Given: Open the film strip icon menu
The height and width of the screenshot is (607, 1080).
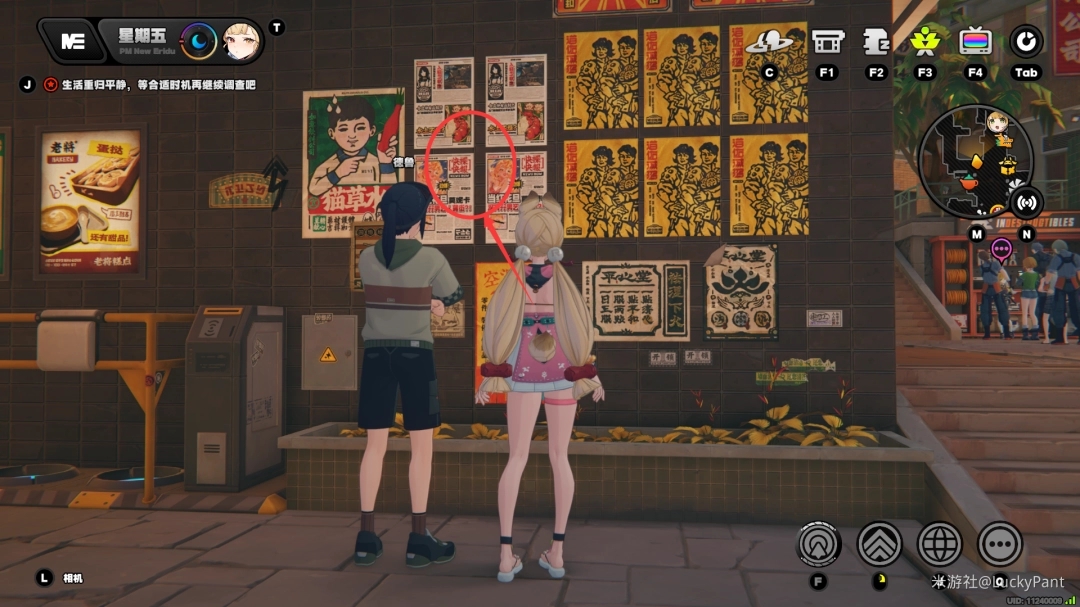Looking at the screenshot, I should (x=827, y=42).
